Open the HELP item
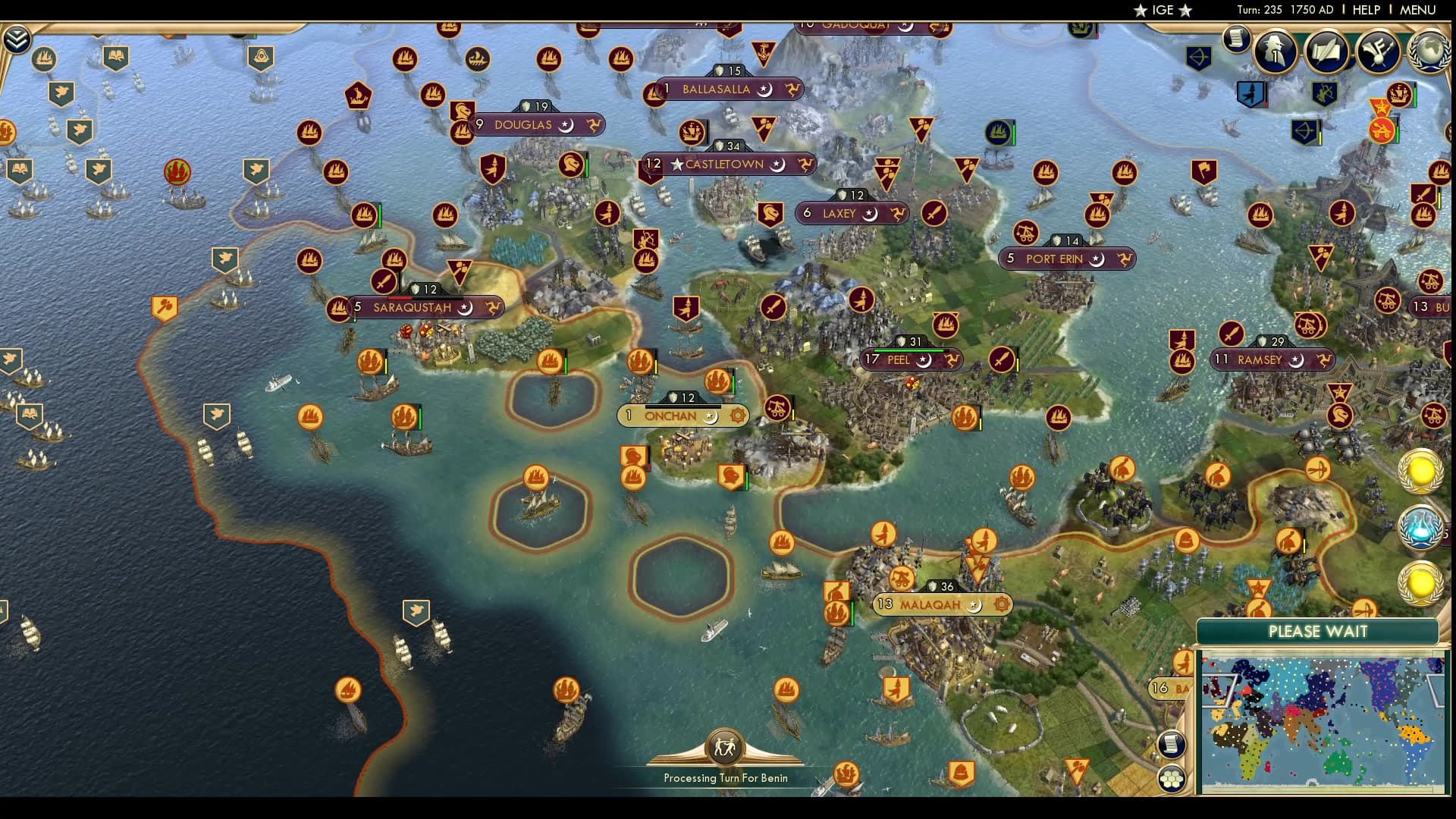The height and width of the screenshot is (819, 1456). [1365, 10]
